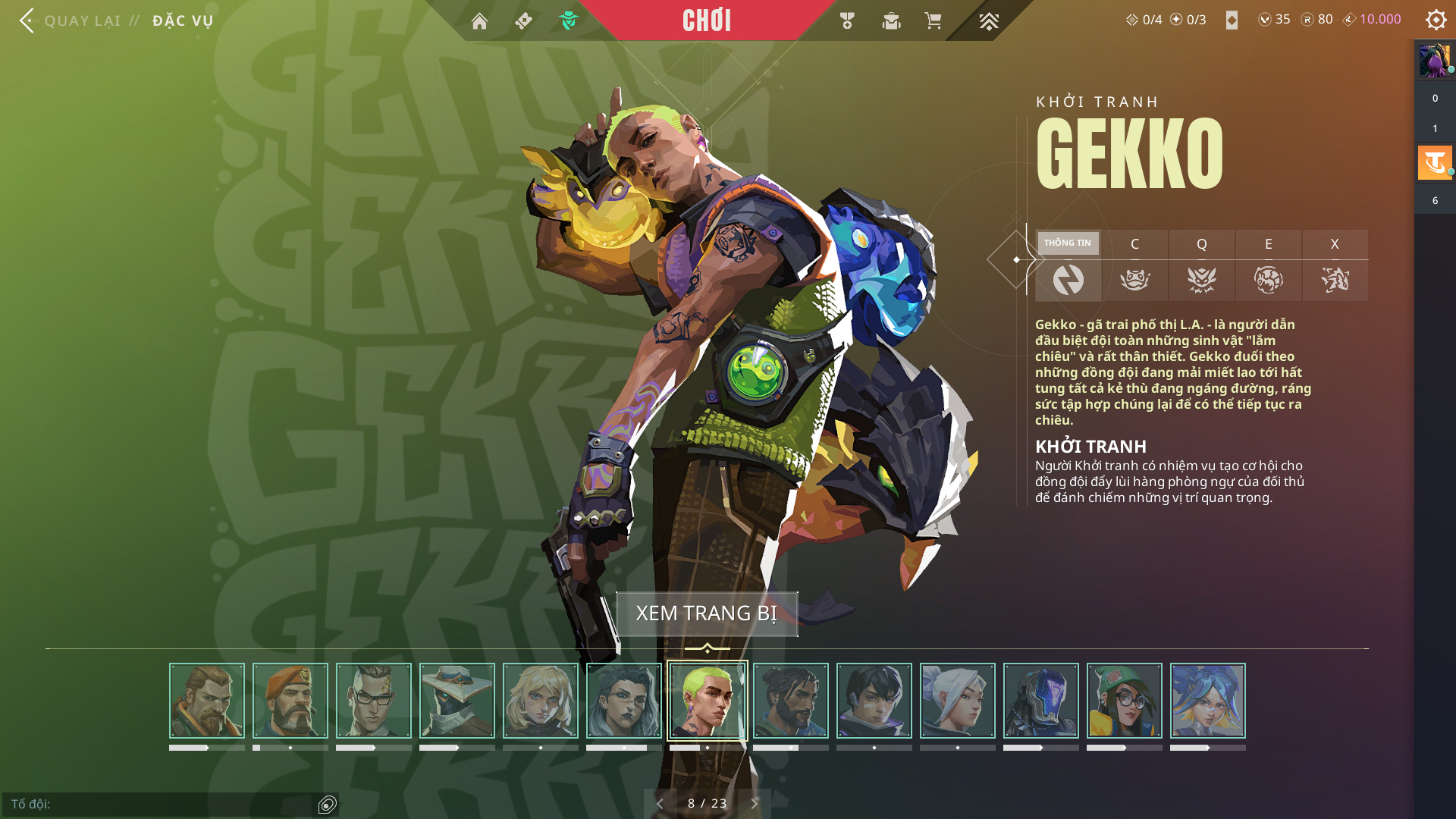Click the Tổ đội chat input field
Screen dimensions: 1456x819
point(159,804)
